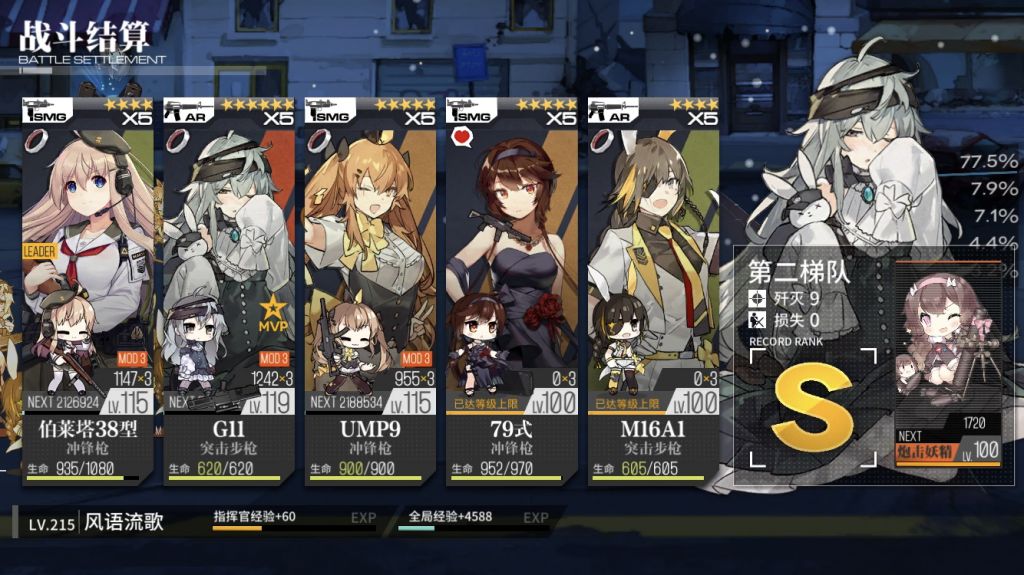Viewport: 1024px width, 575px height.
Task: Select the 伯莱塔38型 leader card
Action: pos(88,290)
